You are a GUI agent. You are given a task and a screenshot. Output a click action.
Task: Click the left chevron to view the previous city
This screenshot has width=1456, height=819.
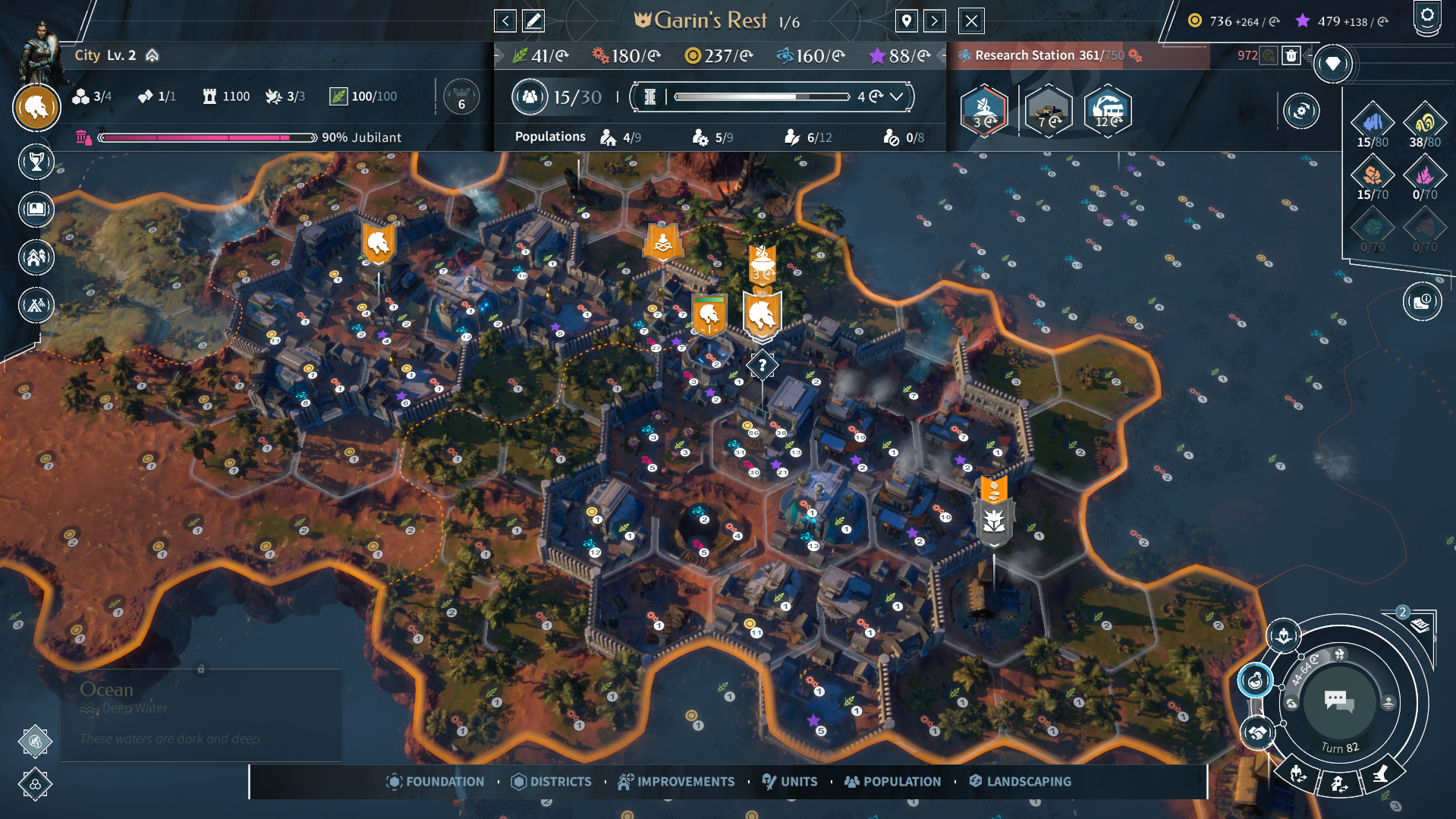505,20
